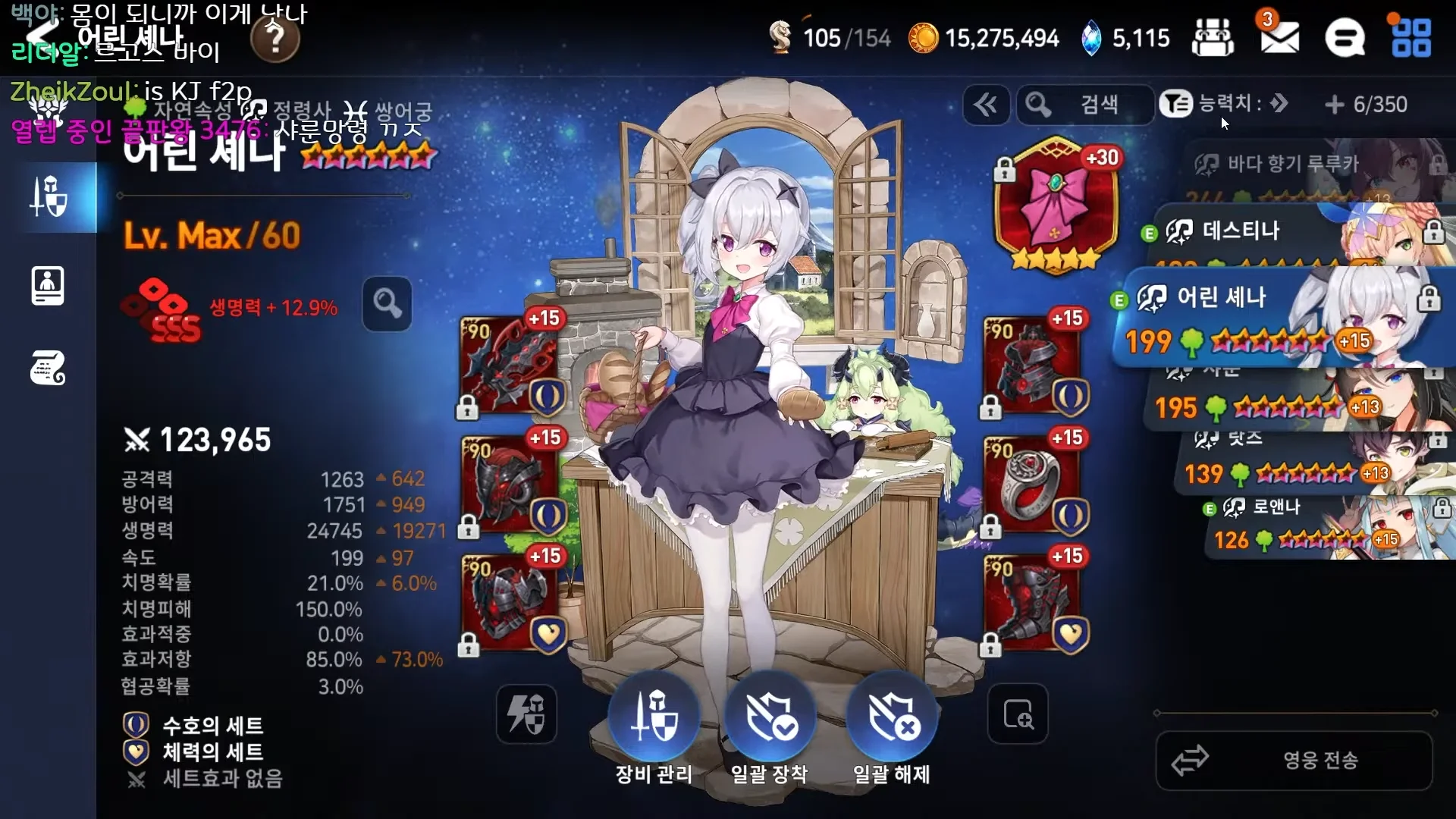Open the filter funnel icon in hero list
Image resolution: width=1456 pixels, height=819 pixels.
[1176, 105]
